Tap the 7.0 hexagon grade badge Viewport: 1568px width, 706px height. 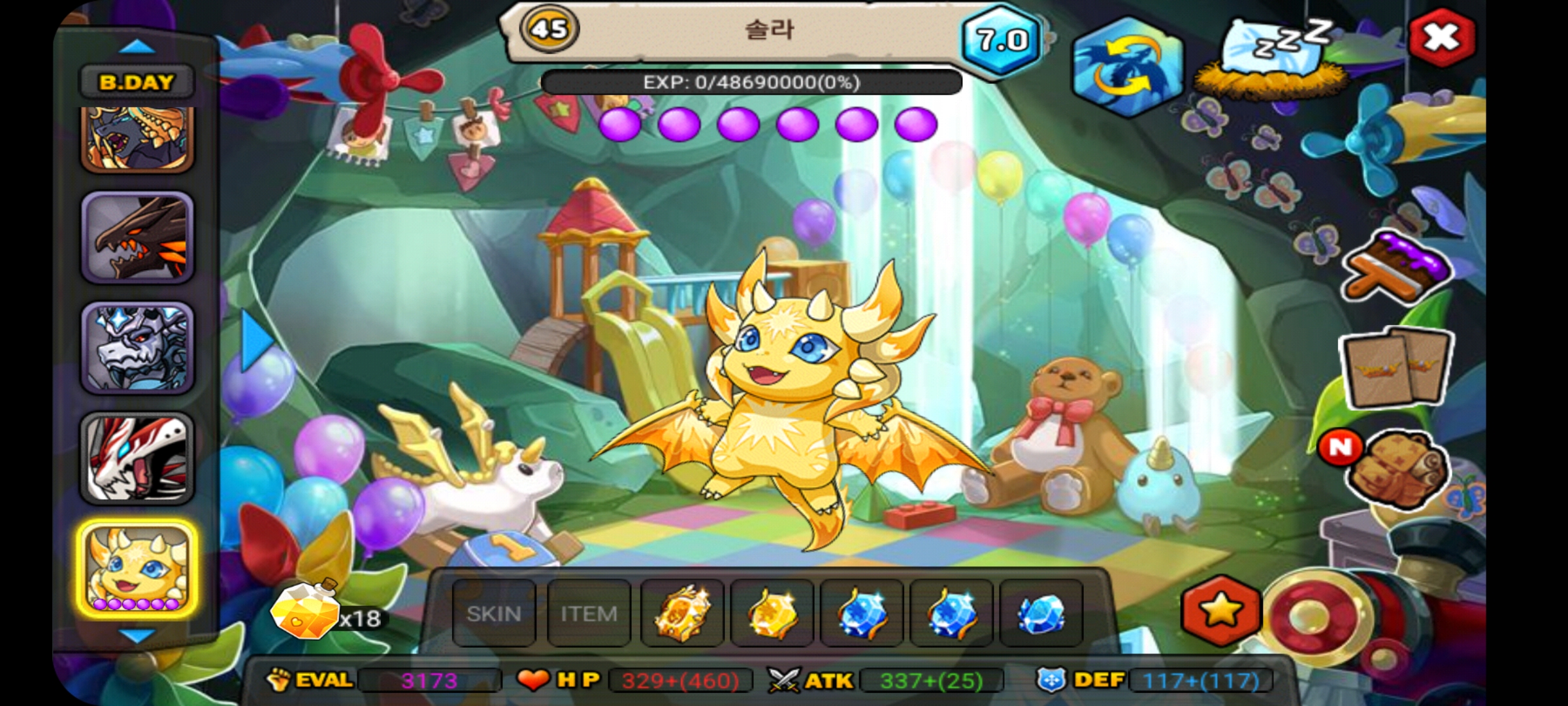[1002, 41]
